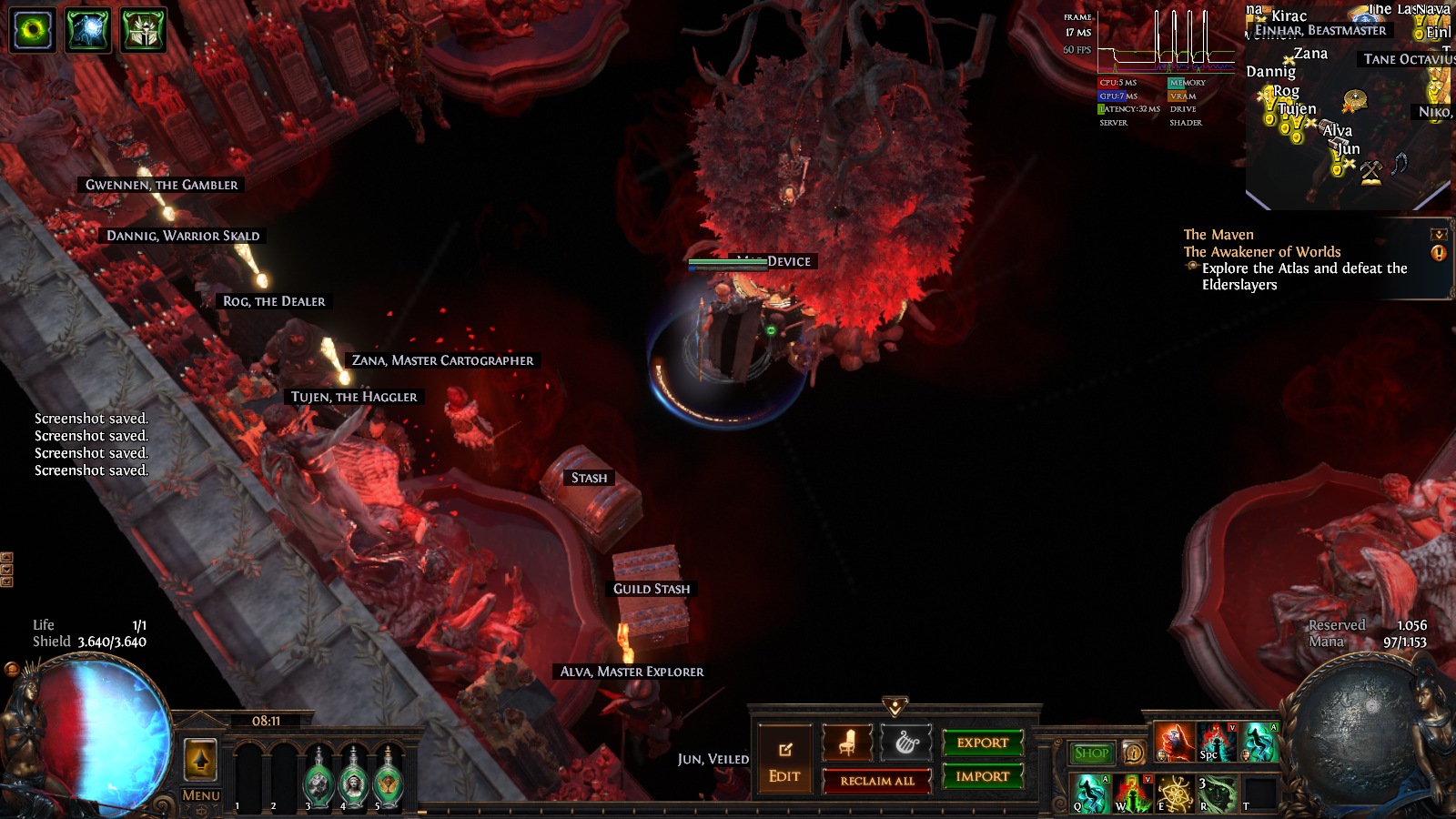The image size is (1456, 819).
Task: Open the green Shop button
Action: pyautogui.click(x=1091, y=753)
